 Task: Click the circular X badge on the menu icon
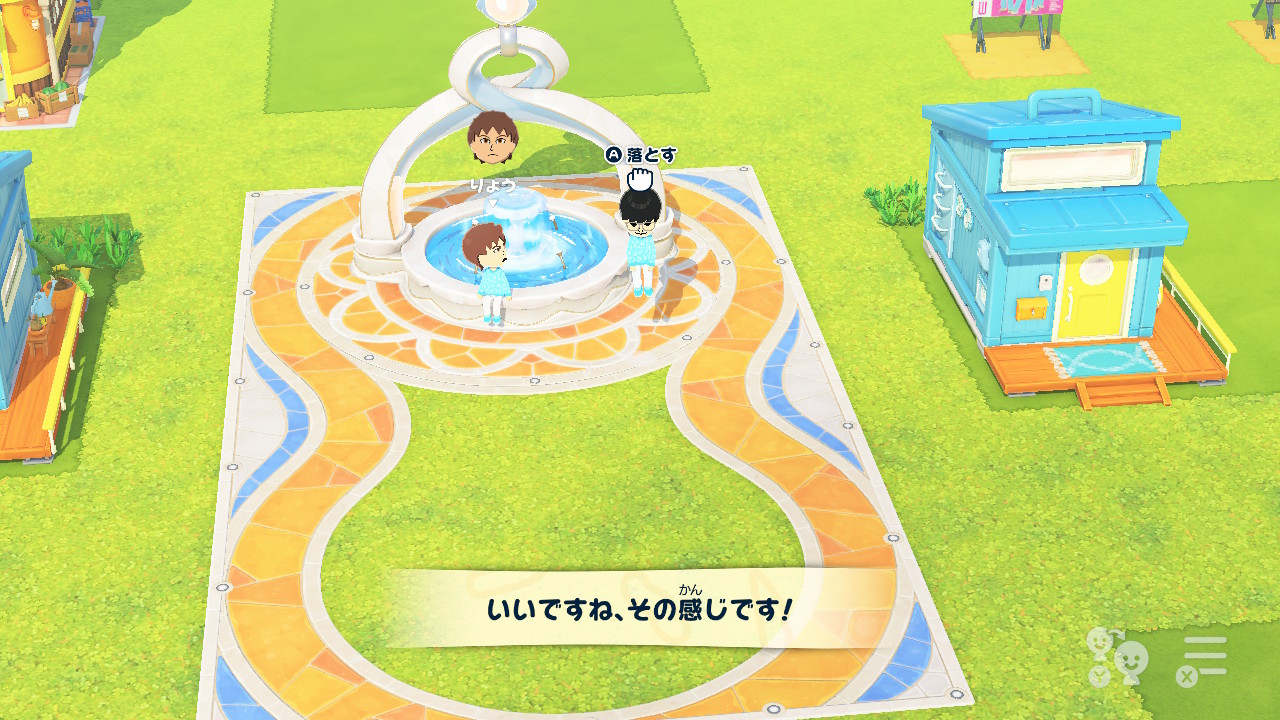[1187, 676]
